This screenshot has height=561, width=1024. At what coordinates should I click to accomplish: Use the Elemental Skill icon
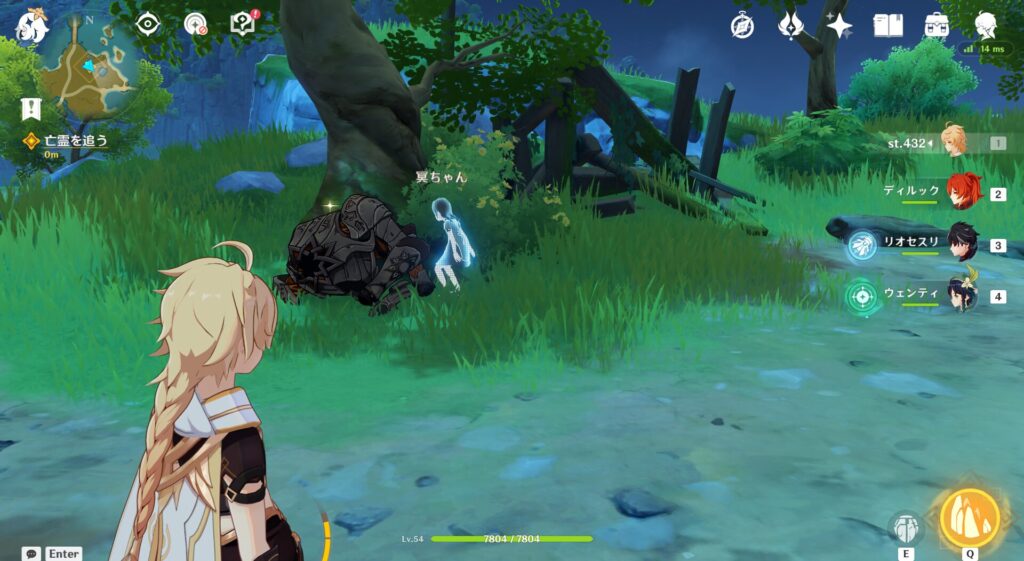pos(906,527)
